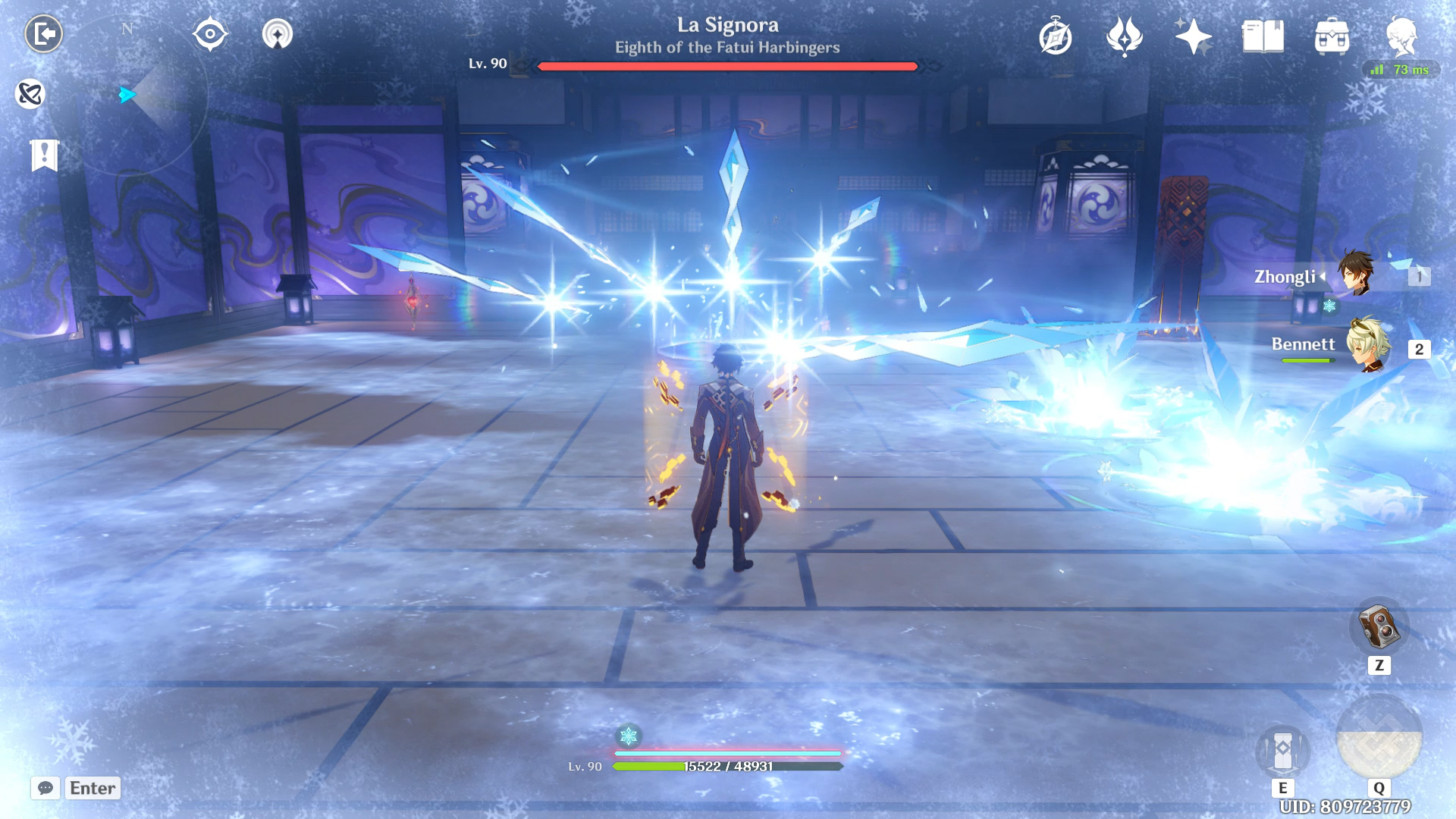
Task: Activate Zhongli's elemental skill
Action: click(x=1282, y=751)
